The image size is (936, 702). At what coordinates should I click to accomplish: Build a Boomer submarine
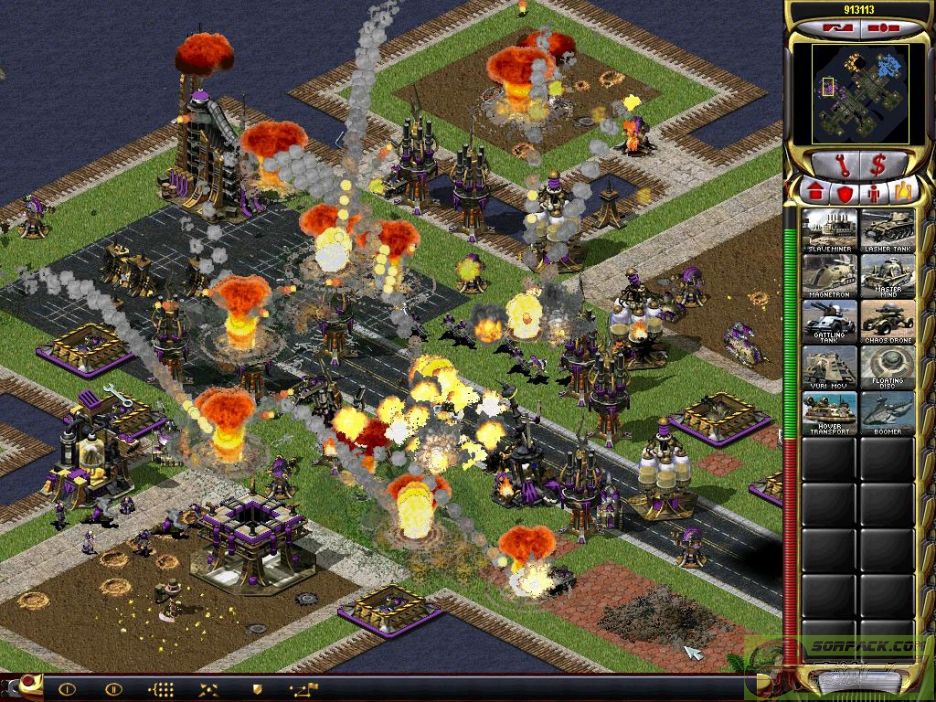[887, 413]
